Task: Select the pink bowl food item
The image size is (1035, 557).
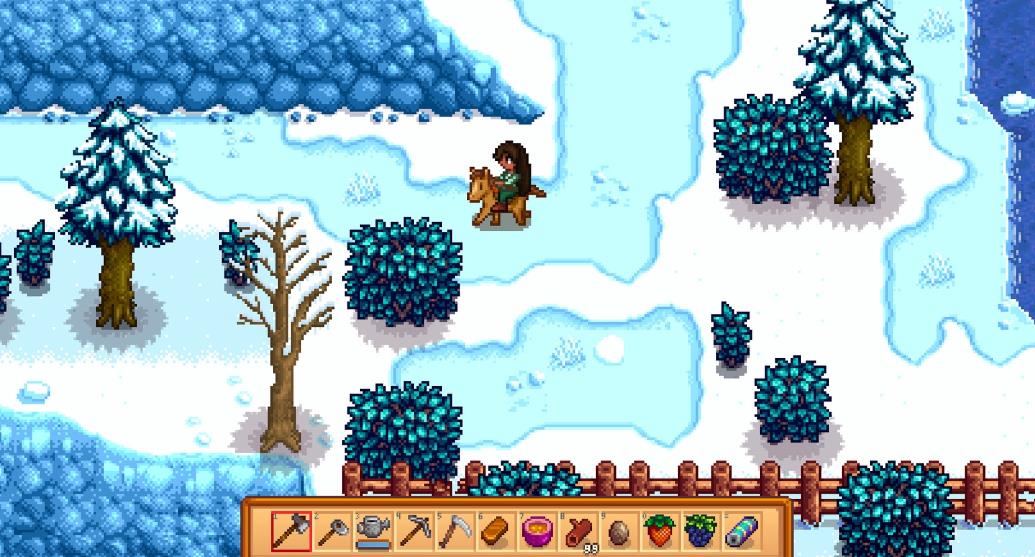Action: point(537,530)
